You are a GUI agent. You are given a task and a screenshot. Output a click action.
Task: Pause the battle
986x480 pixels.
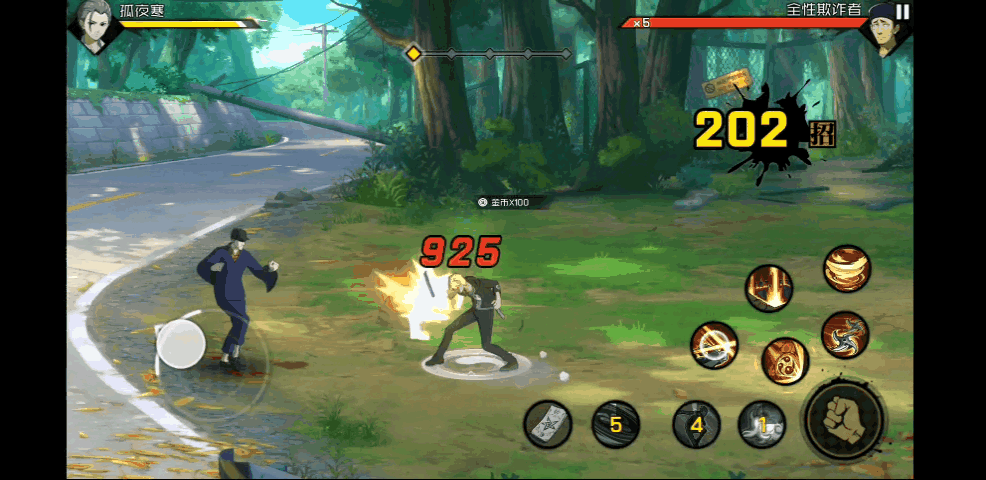point(903,12)
